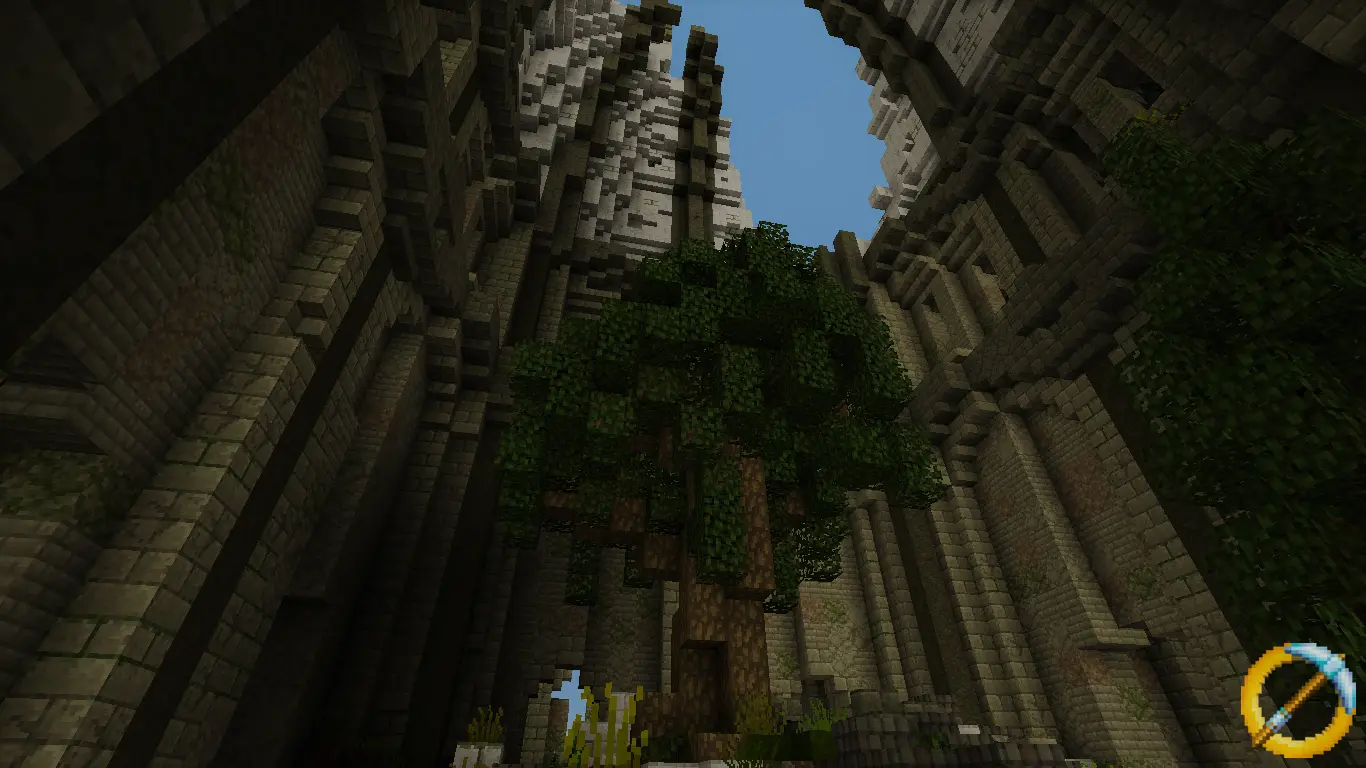Image resolution: width=1366 pixels, height=768 pixels.
Task: Click the top edge of the ring logo
Action: coord(1287,650)
